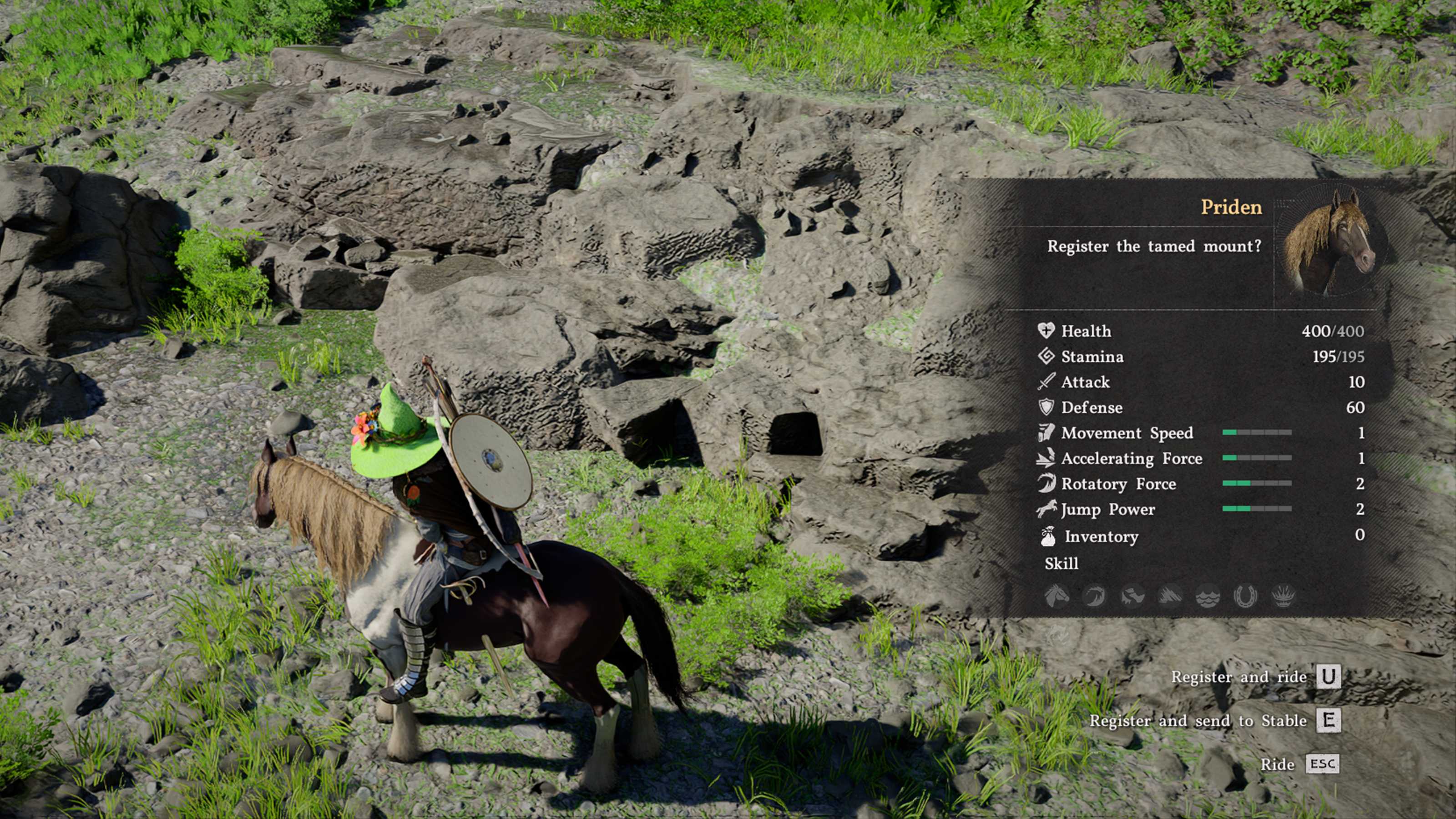This screenshot has width=1456, height=819.
Task: Select the horseshoe skill icon
Action: (x=1245, y=596)
